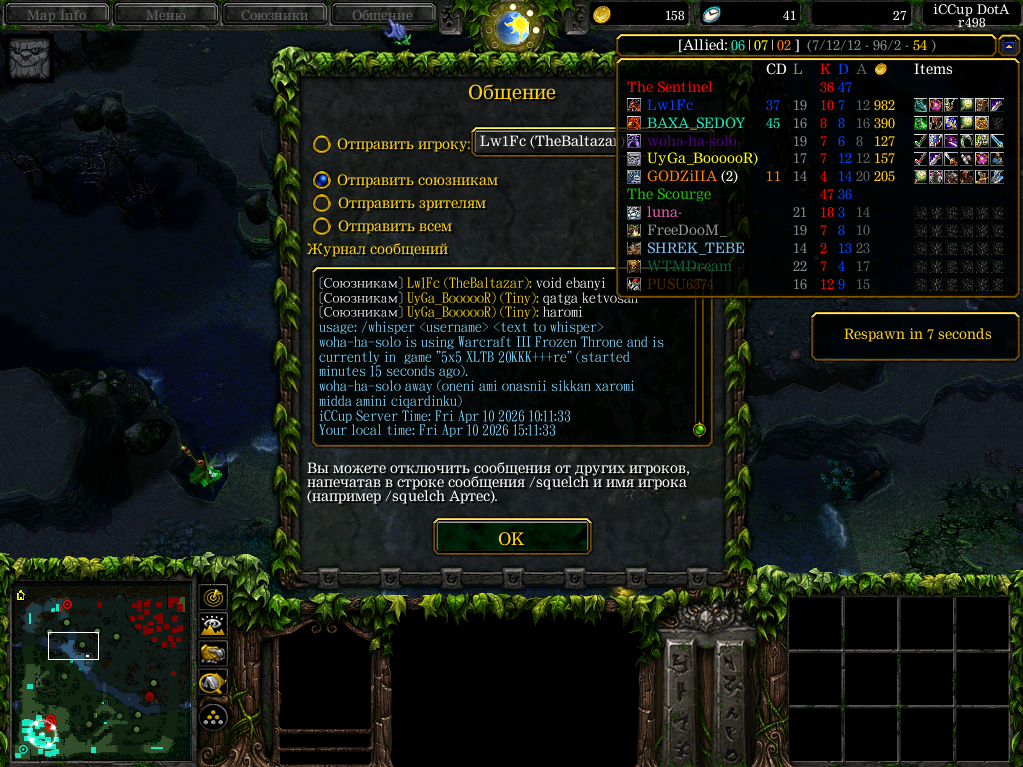The height and width of the screenshot is (767, 1023).
Task: Choose 'Отправить союзникам' radio option
Action: click(x=322, y=180)
